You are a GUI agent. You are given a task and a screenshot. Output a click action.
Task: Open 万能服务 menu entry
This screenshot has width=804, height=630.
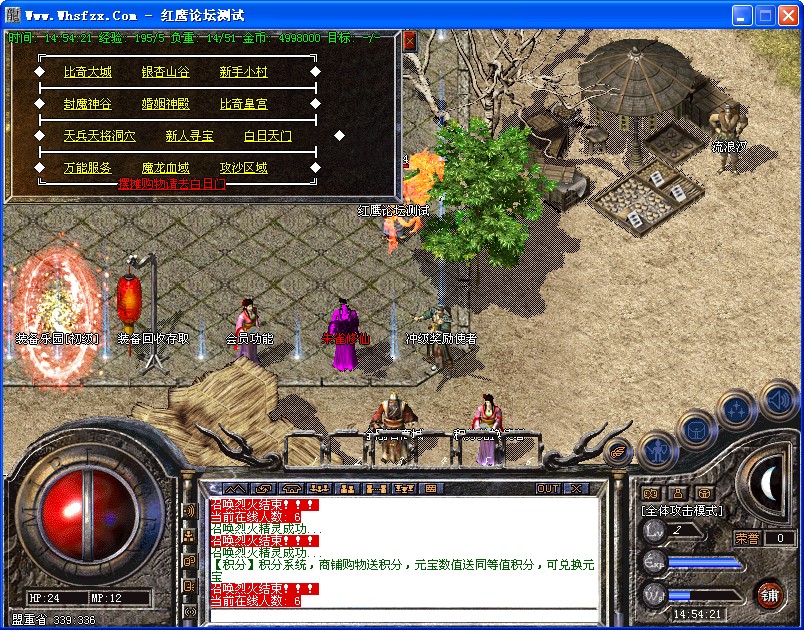coord(88,168)
